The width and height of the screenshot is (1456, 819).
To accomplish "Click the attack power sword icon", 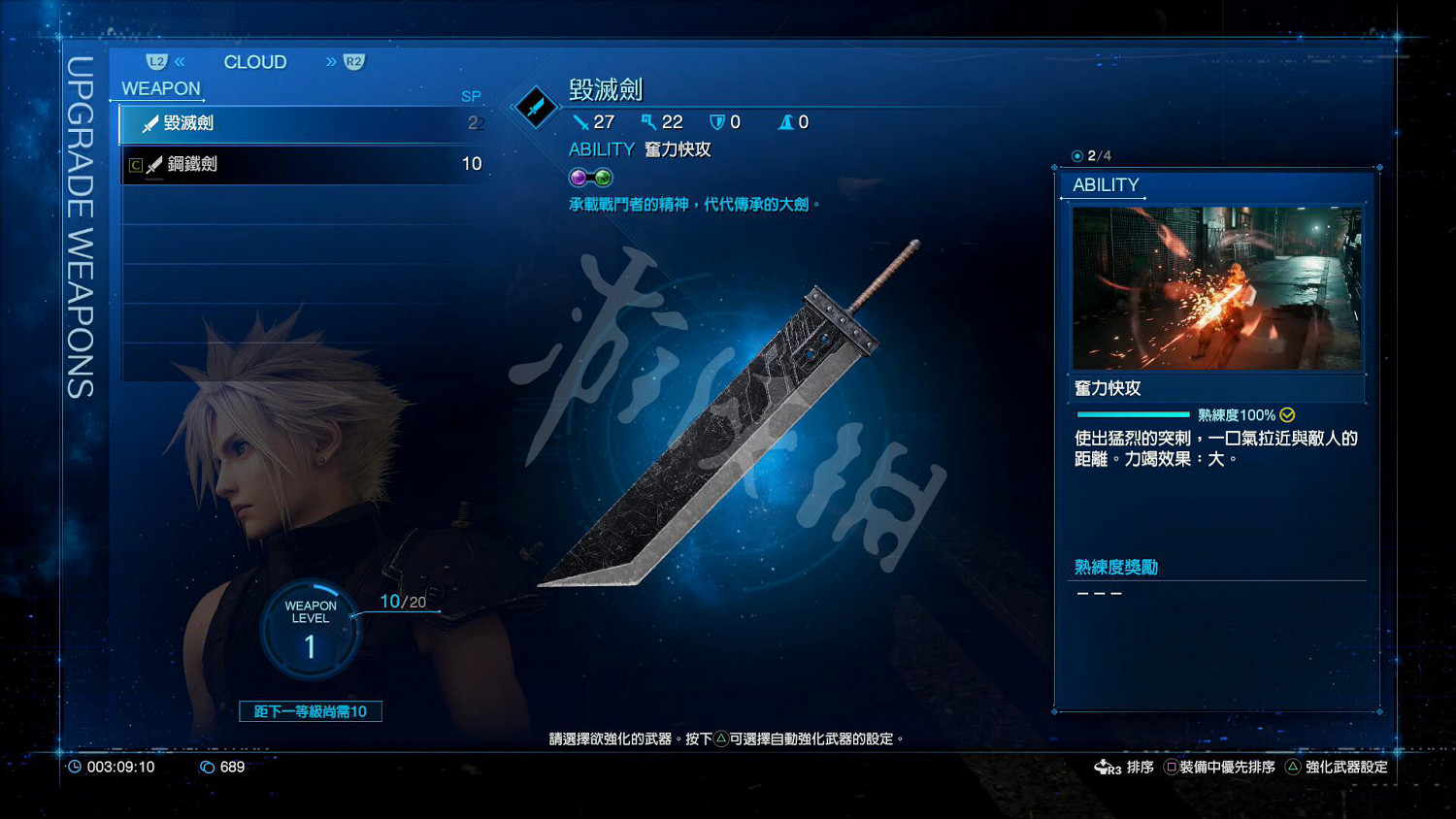I will [579, 121].
